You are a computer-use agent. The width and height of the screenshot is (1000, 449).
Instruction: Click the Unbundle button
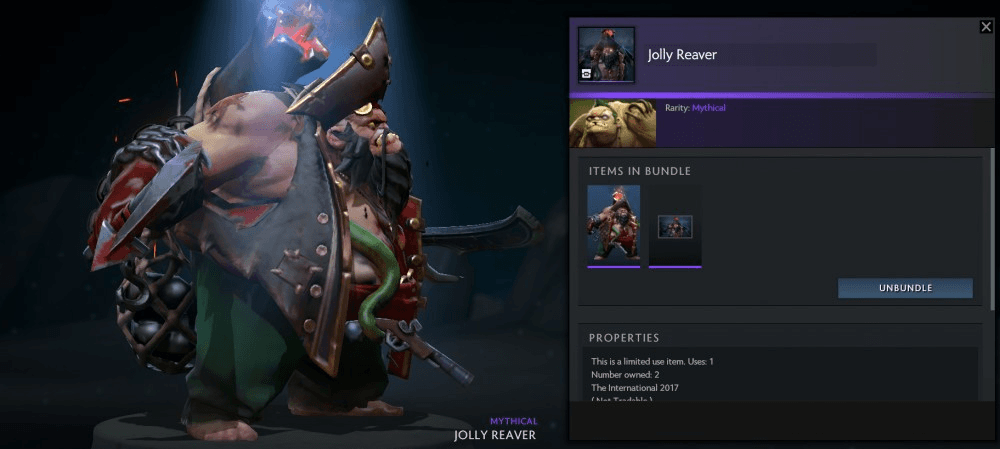click(x=905, y=288)
